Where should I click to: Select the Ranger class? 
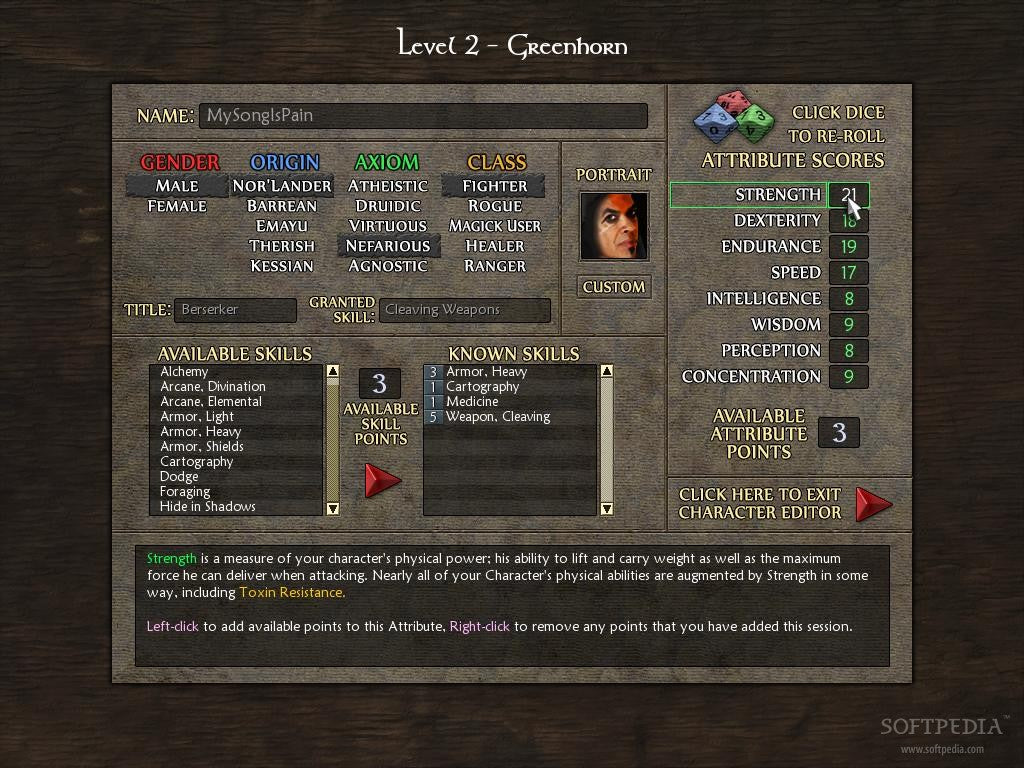495,266
